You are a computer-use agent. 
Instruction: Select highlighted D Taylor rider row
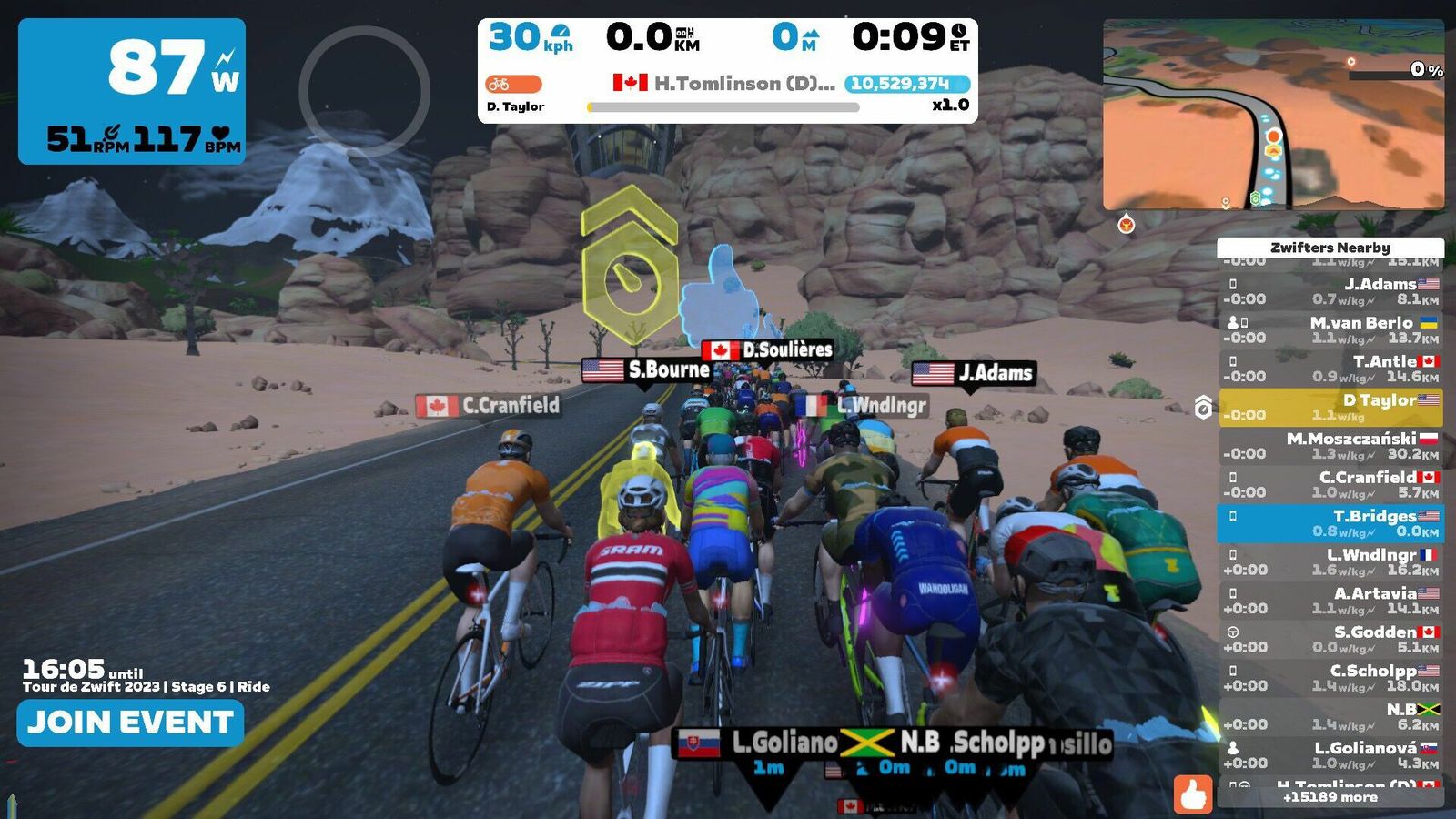coord(1330,407)
